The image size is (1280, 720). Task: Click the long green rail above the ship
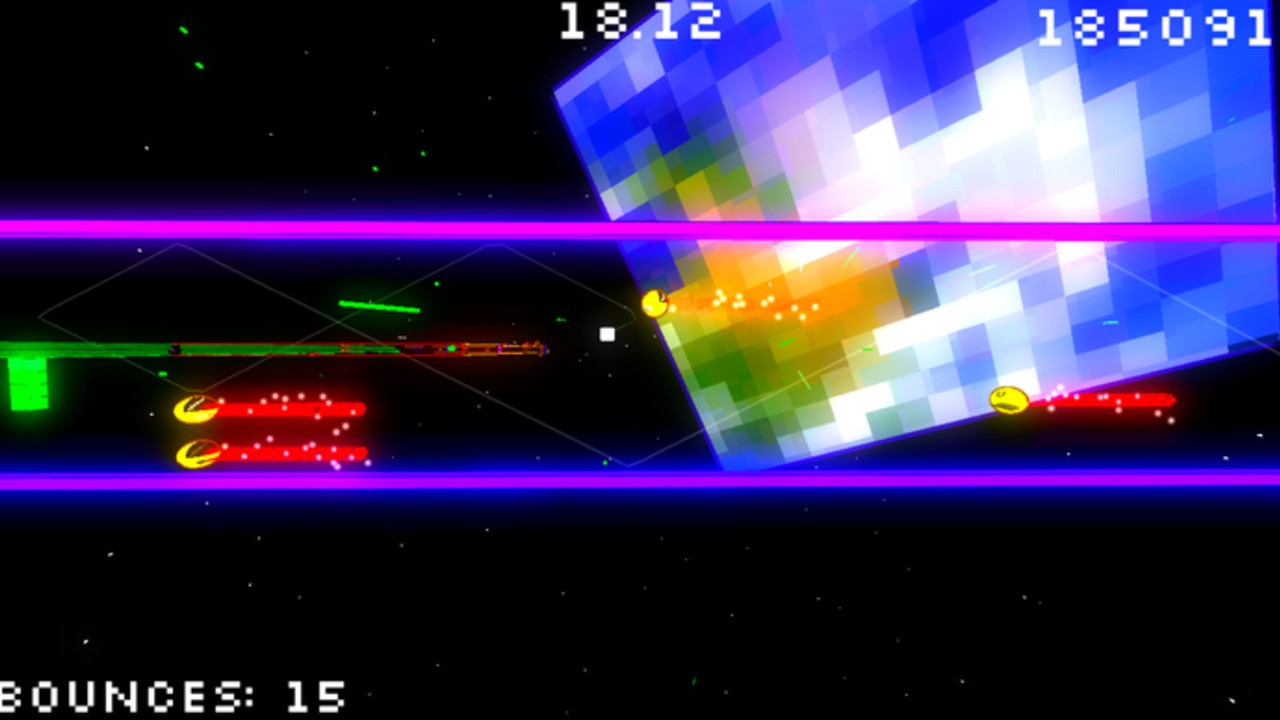click(250, 348)
